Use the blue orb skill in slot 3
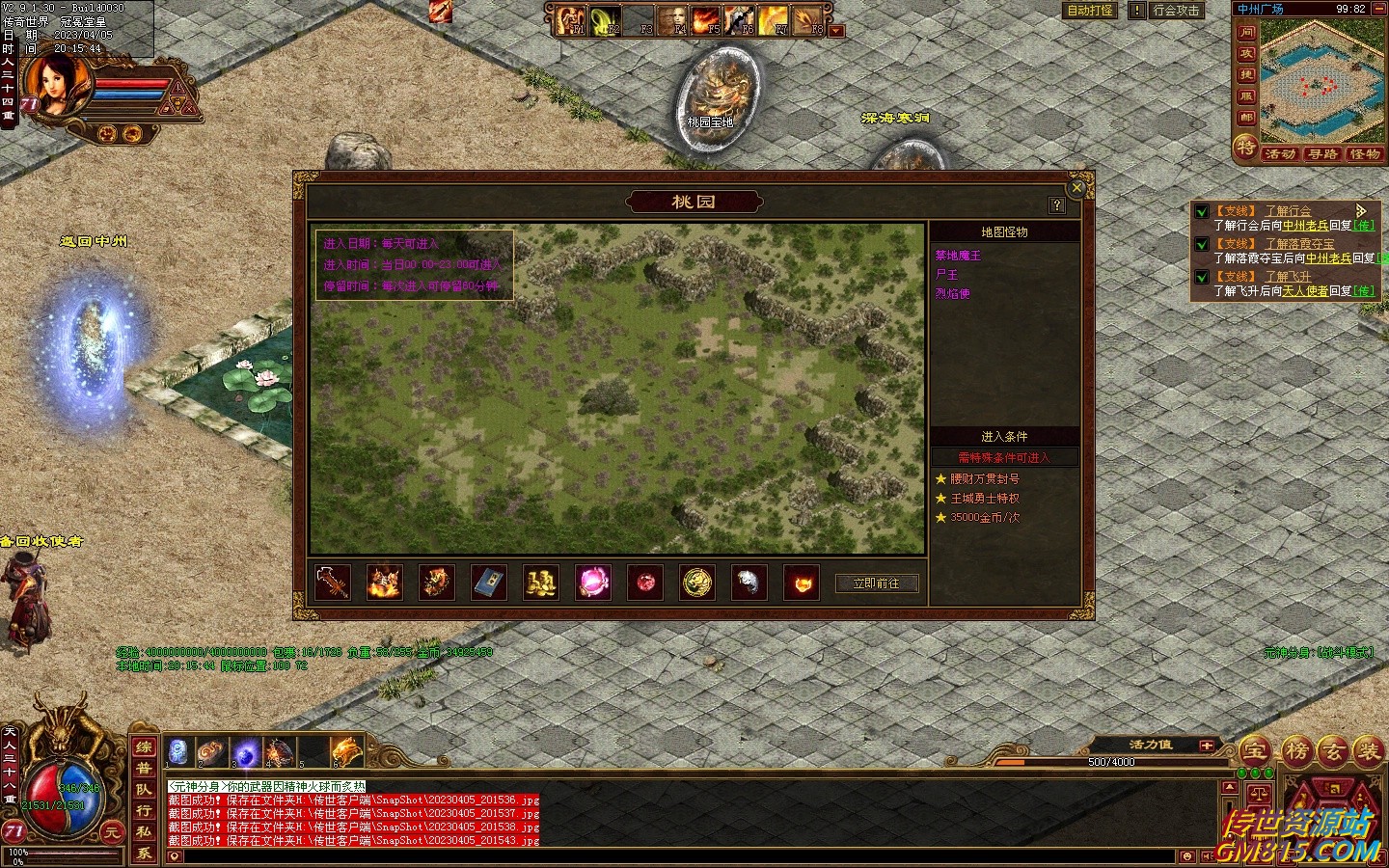Screen dimensions: 1389x868 (x=245, y=750)
